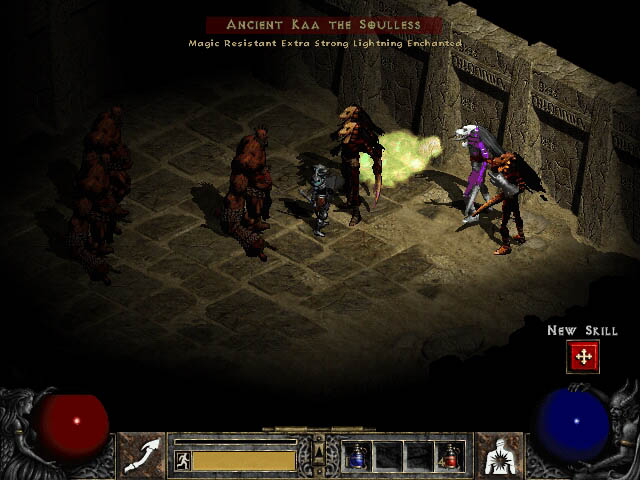Click the red New Skill button
Viewport: 640px width, 480px height.
click(x=583, y=357)
